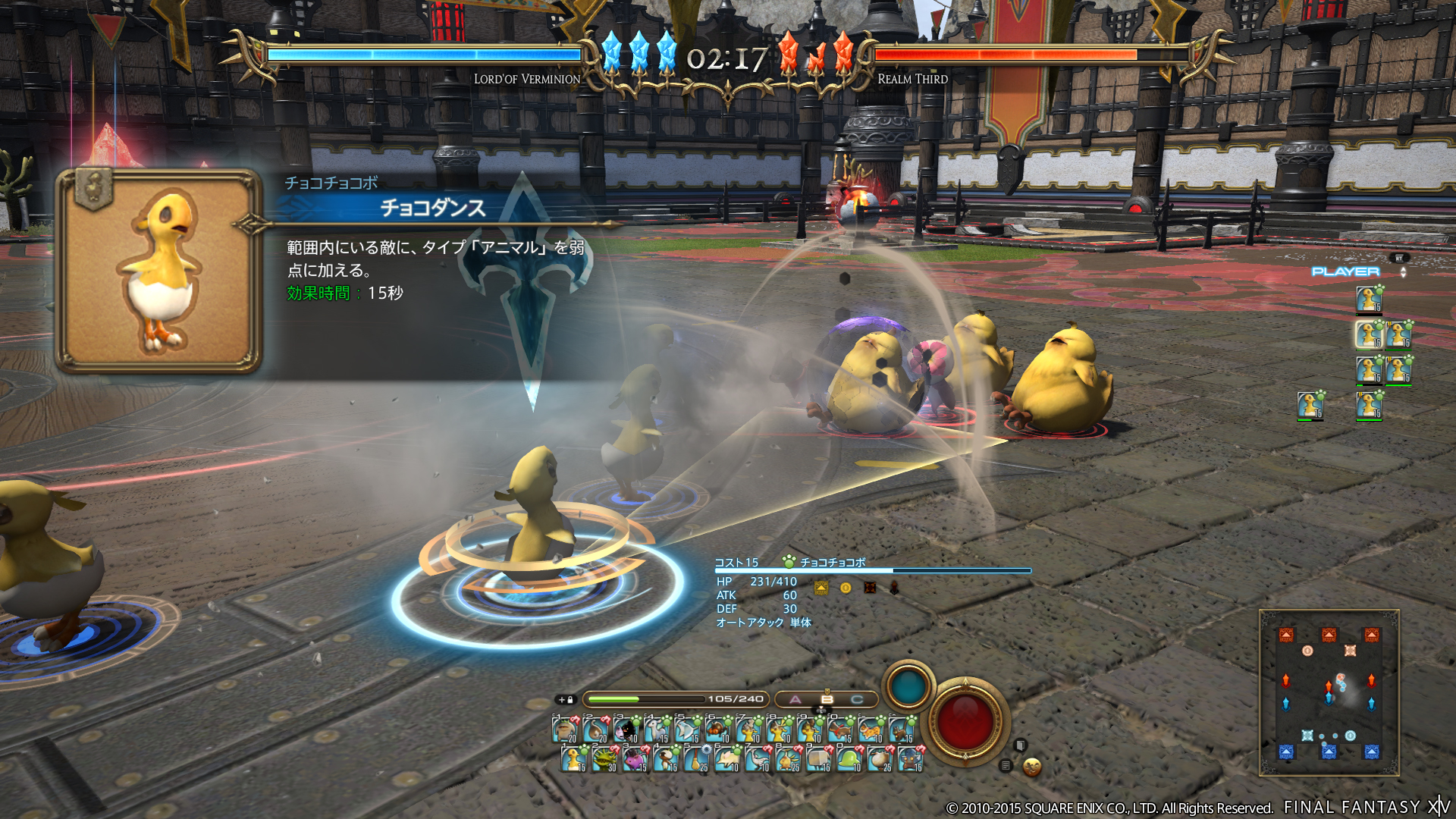This screenshot has width=1456, height=819.
Task: Click the battlefield minimap
Action: point(1329,692)
